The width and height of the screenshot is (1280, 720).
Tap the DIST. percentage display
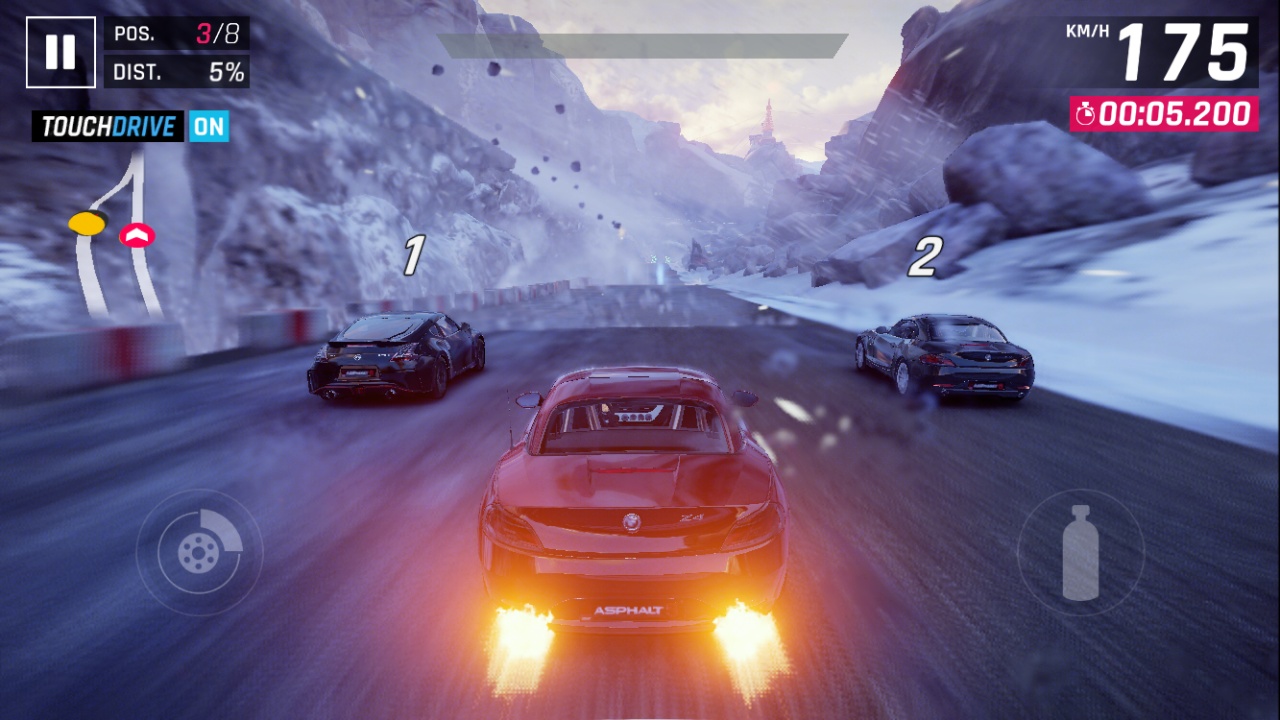(x=224, y=72)
